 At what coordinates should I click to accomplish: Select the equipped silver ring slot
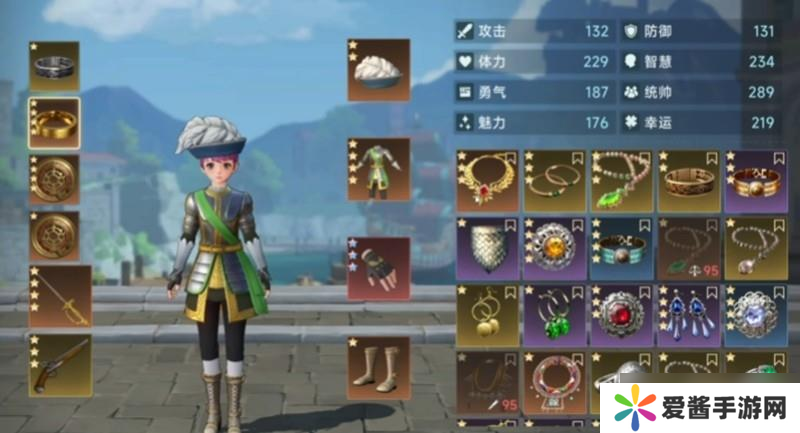(x=54, y=67)
